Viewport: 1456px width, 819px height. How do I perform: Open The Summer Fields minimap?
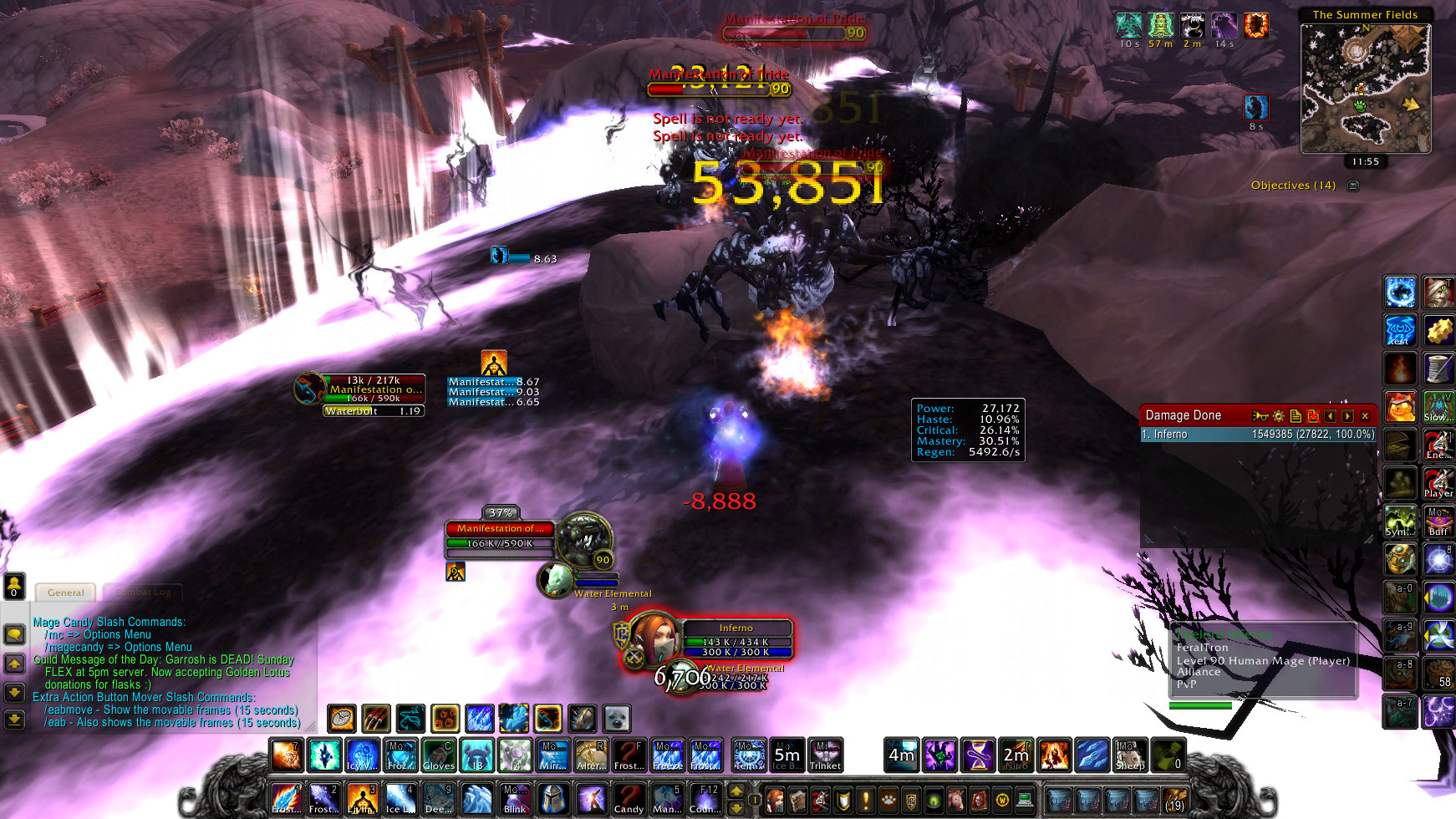coord(1365,89)
